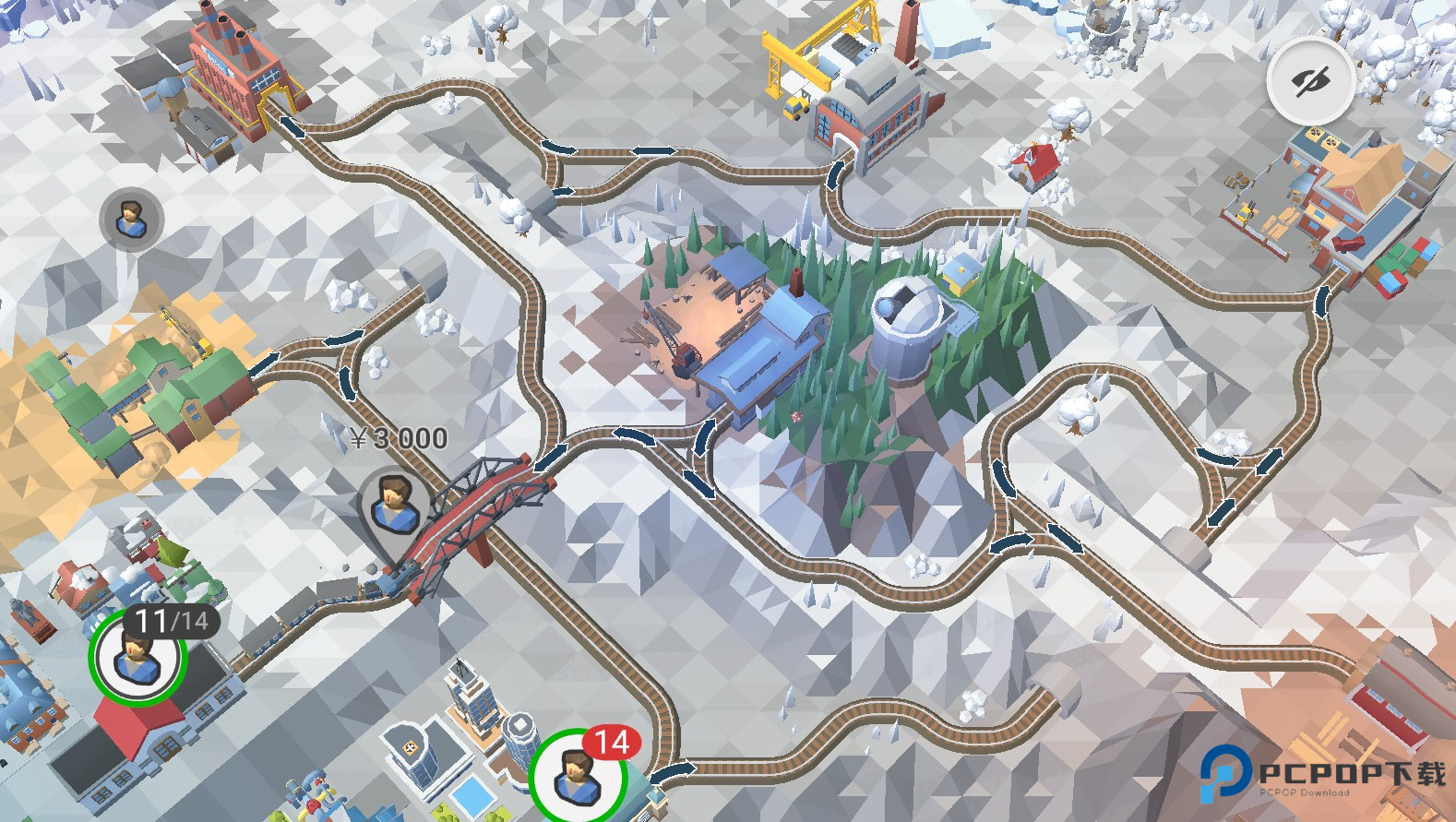Open the station passenger icon showing 11/14
The height and width of the screenshot is (822, 1456).
[138, 657]
